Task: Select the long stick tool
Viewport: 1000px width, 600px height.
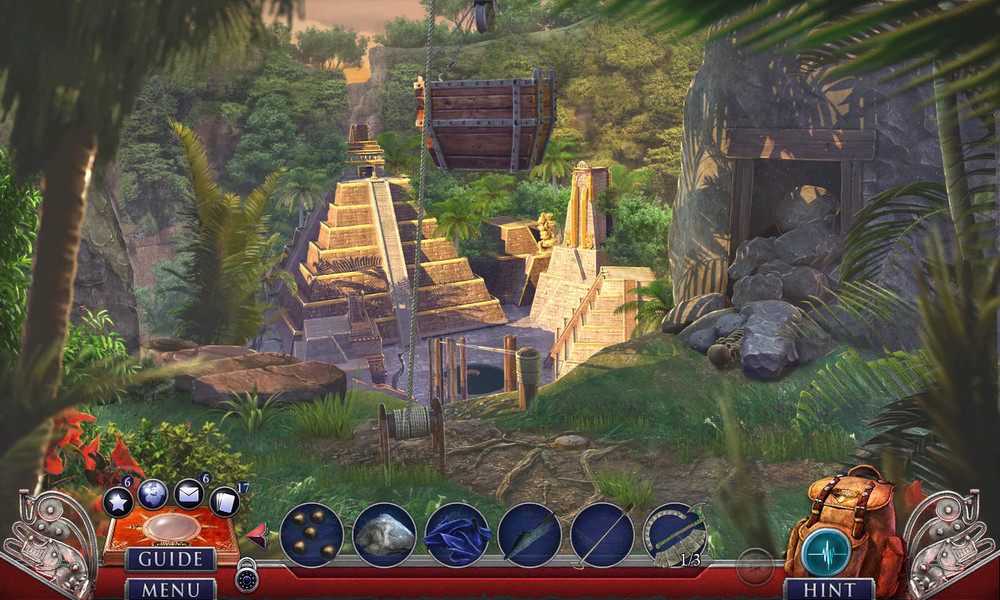Action: tap(602, 535)
